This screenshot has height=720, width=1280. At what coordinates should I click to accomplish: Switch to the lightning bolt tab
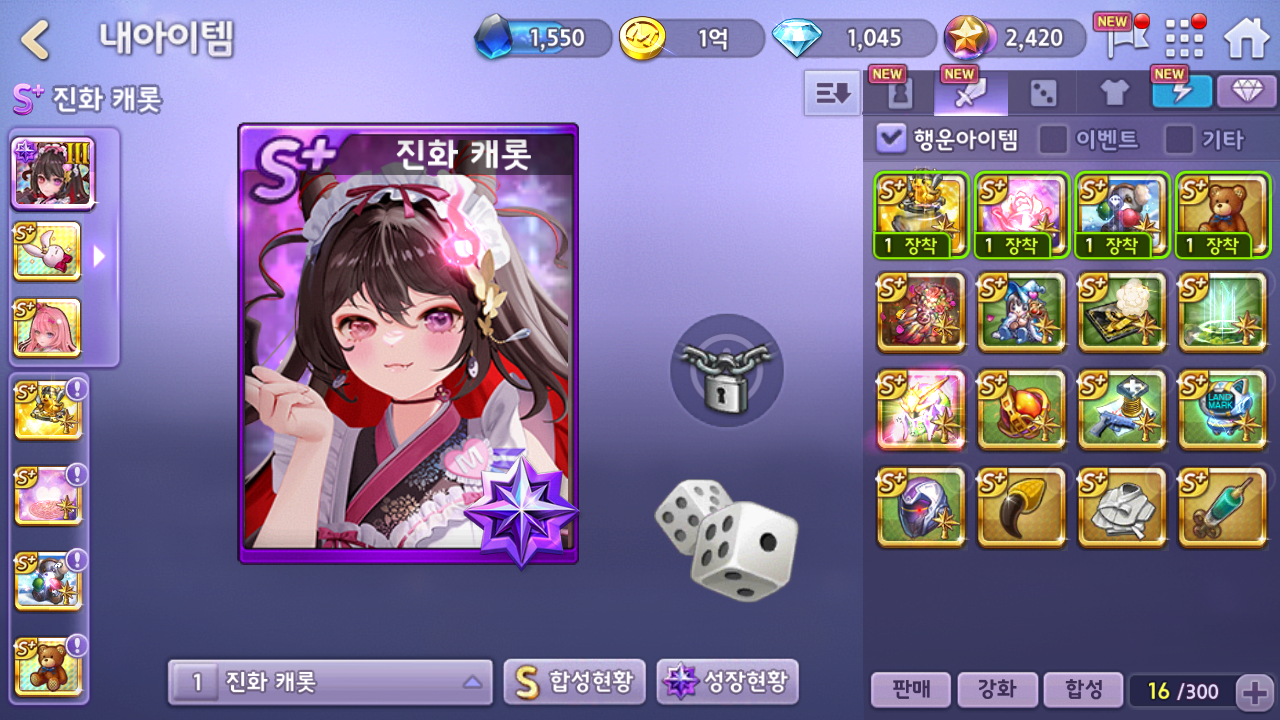coord(1182,93)
